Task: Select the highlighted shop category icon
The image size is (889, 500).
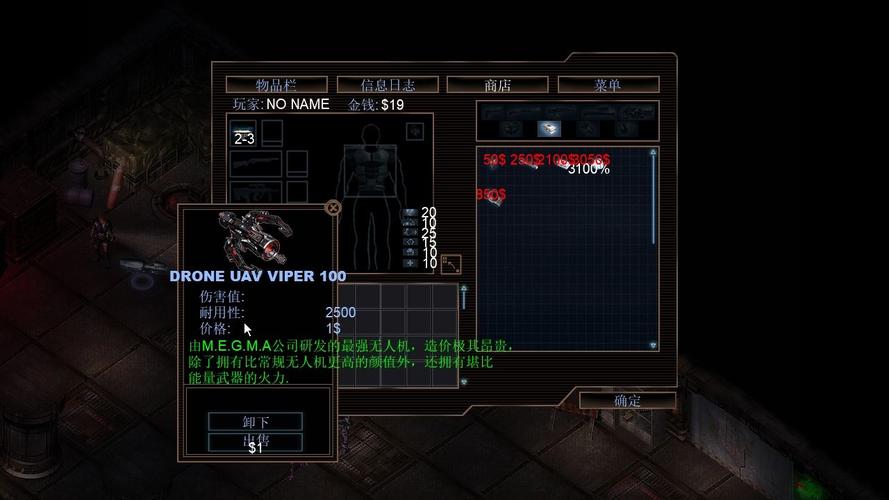Action: tap(548, 128)
